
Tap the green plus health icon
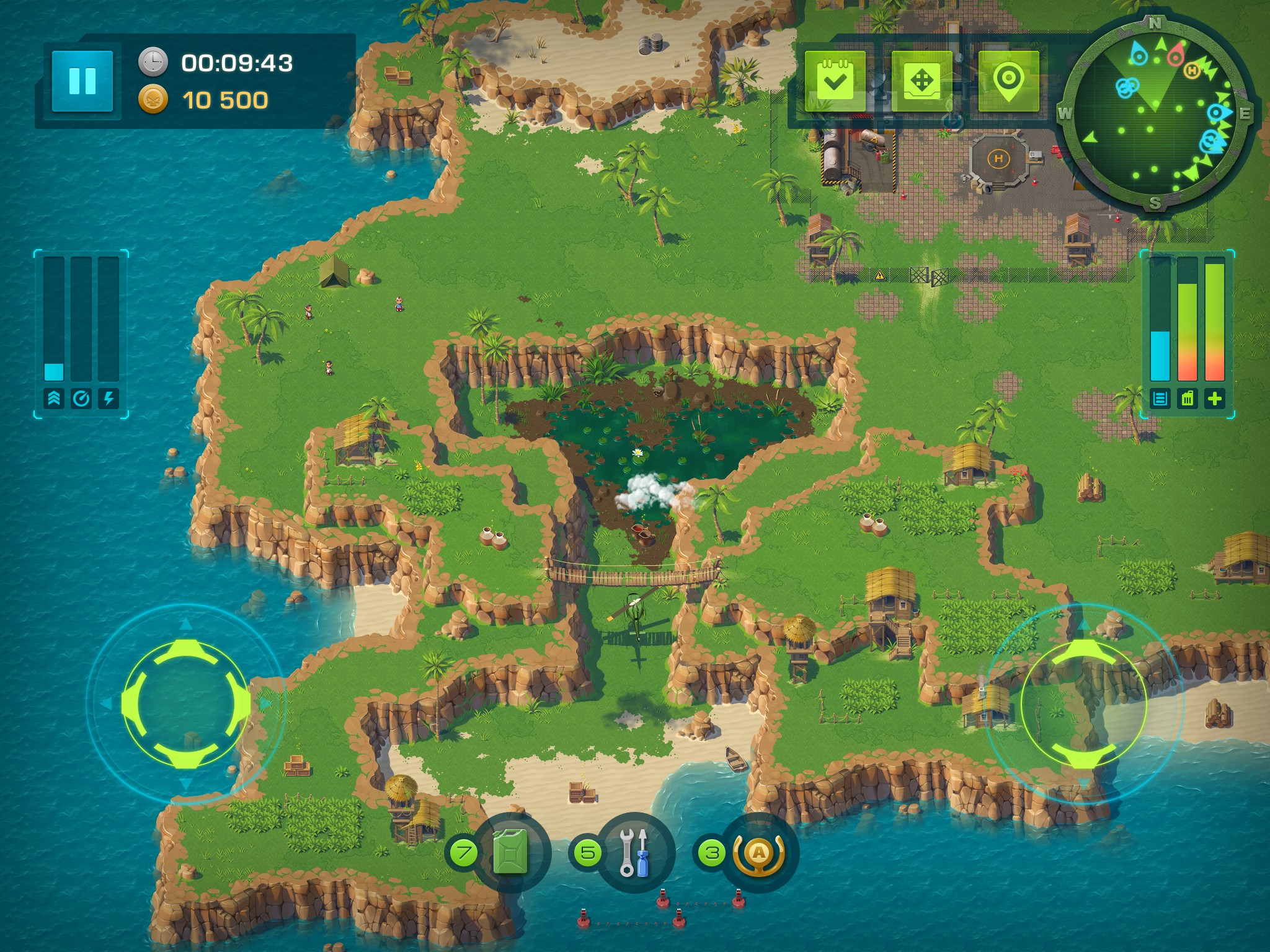pyautogui.click(x=1214, y=399)
